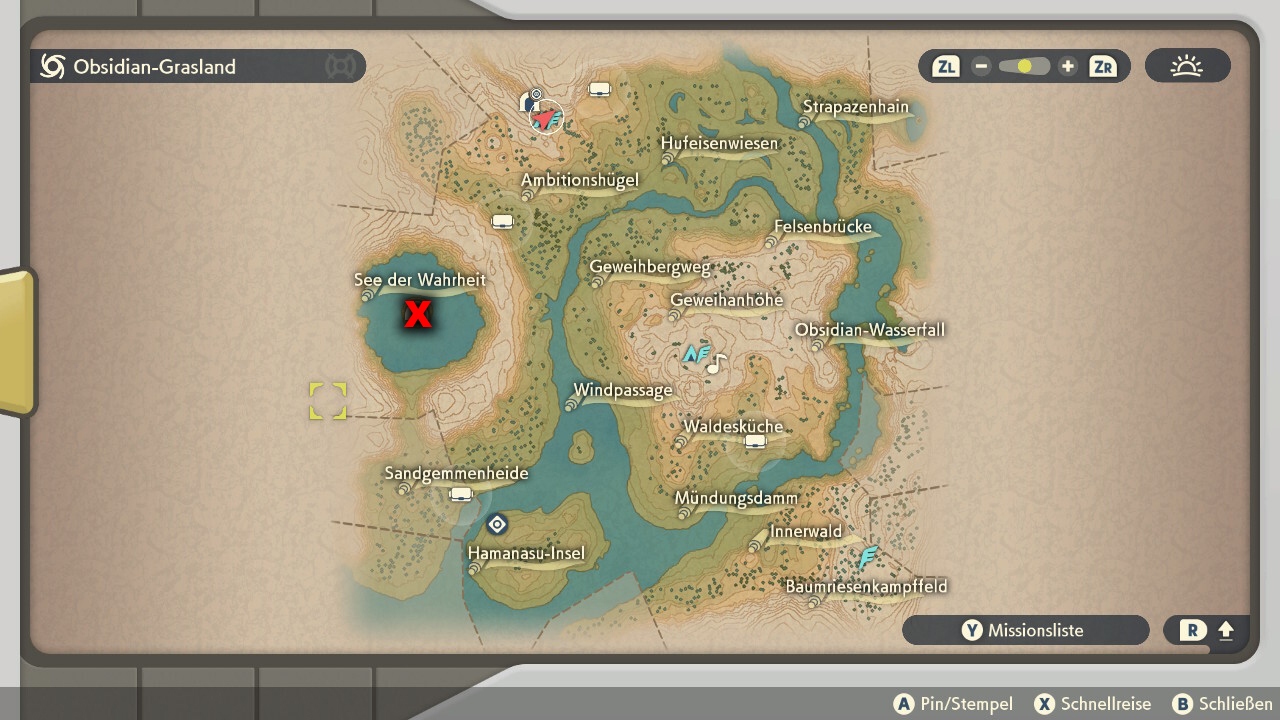This screenshot has width=1280, height=720.
Task: Select the yellow bracket map cursor
Action: [x=328, y=401]
